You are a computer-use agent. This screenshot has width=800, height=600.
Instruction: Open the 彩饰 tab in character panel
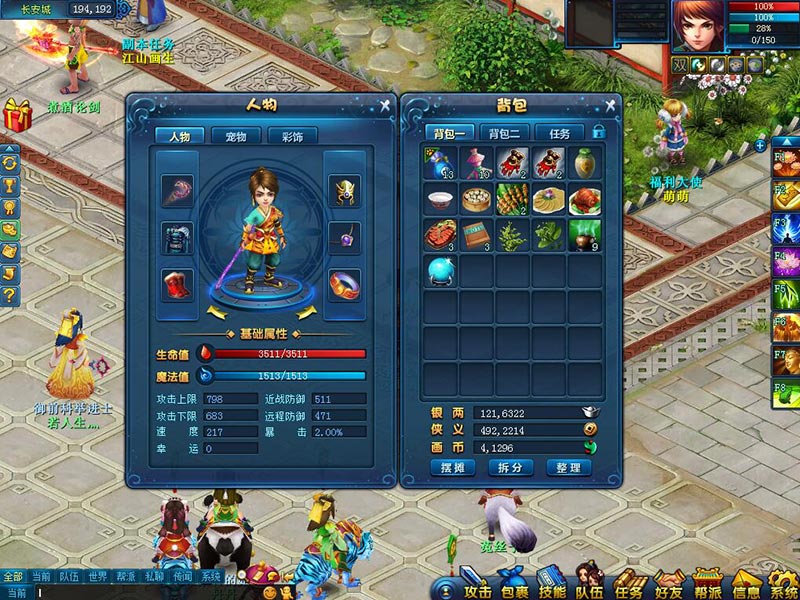point(292,136)
